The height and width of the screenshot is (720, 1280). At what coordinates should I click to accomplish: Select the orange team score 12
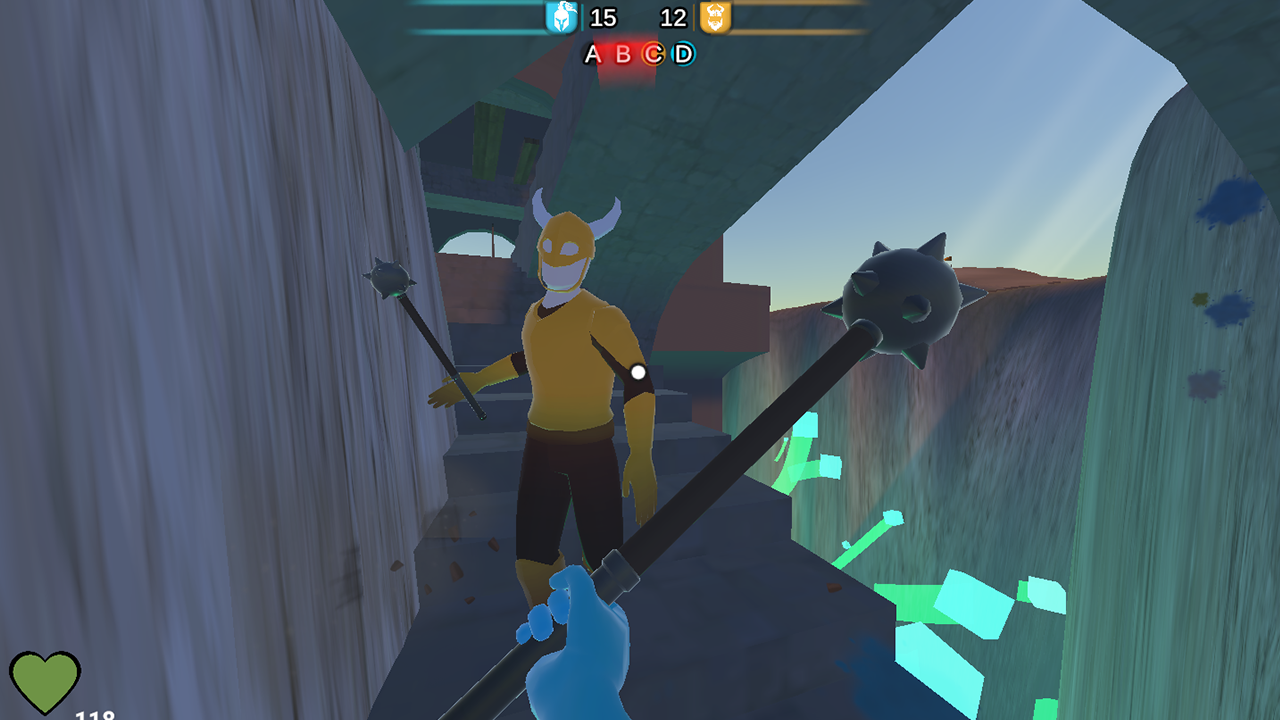point(672,17)
